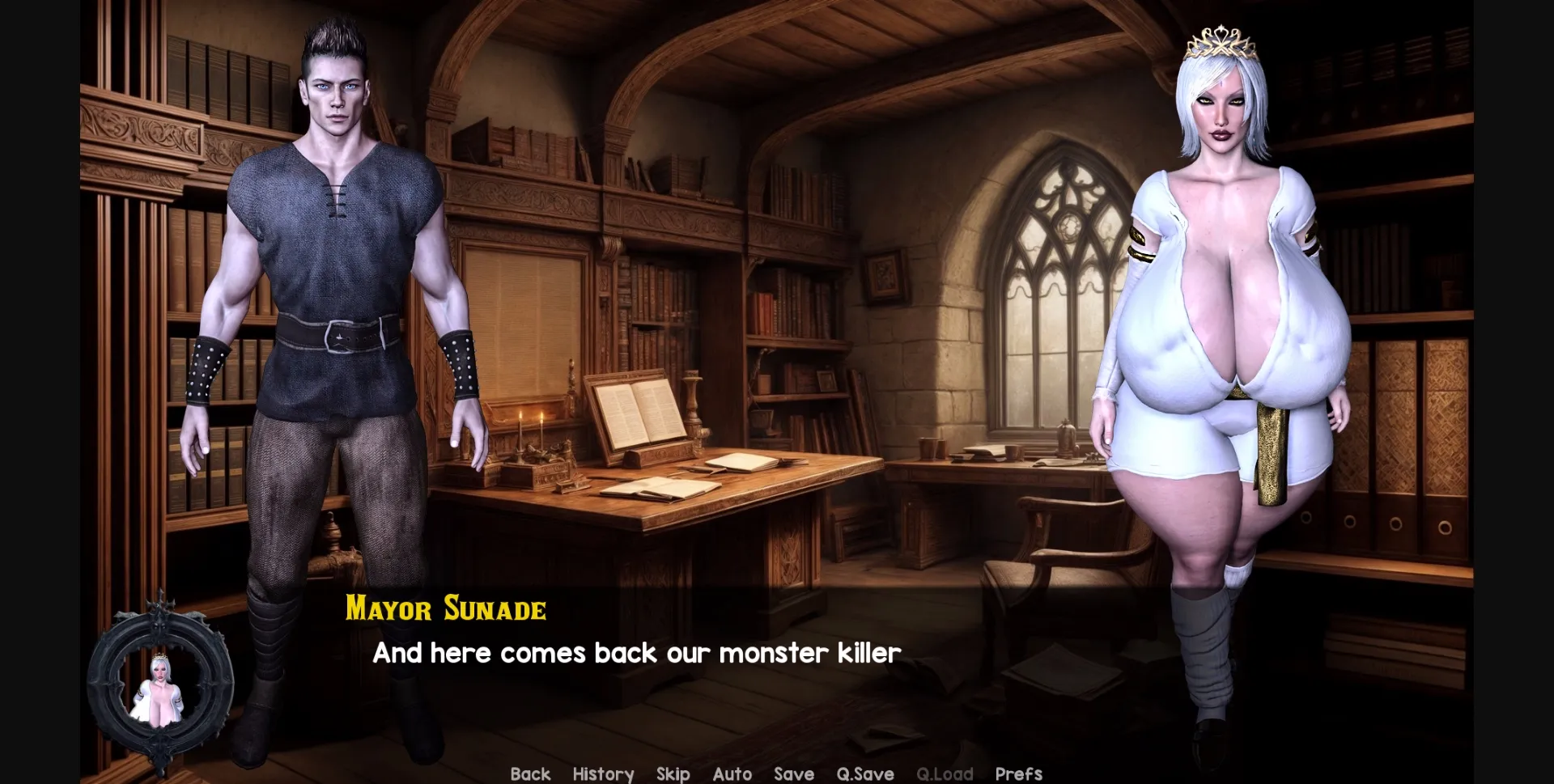Click the Mayor Sunade name label
The height and width of the screenshot is (784, 1554).
pyautogui.click(x=446, y=609)
